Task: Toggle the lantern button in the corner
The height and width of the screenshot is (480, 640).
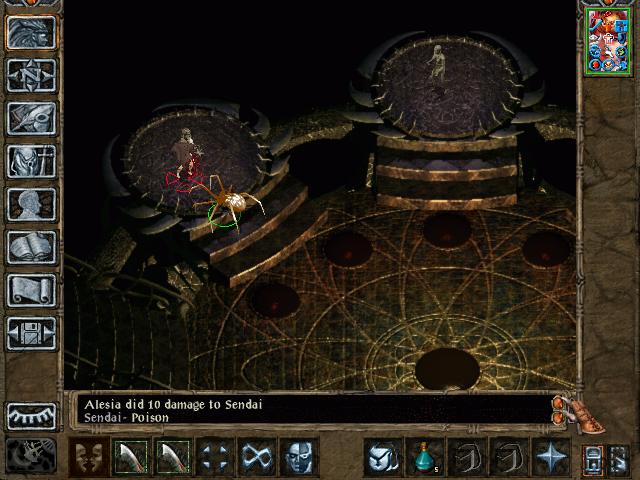Action: coord(593,459)
